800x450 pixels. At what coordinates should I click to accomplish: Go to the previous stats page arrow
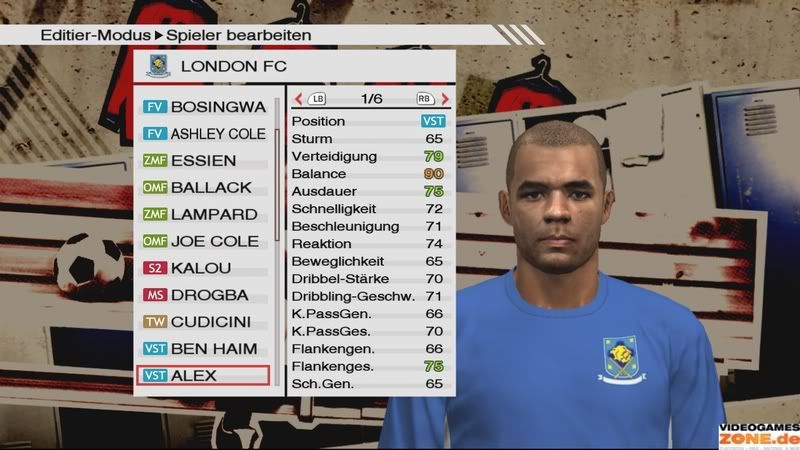point(298,99)
